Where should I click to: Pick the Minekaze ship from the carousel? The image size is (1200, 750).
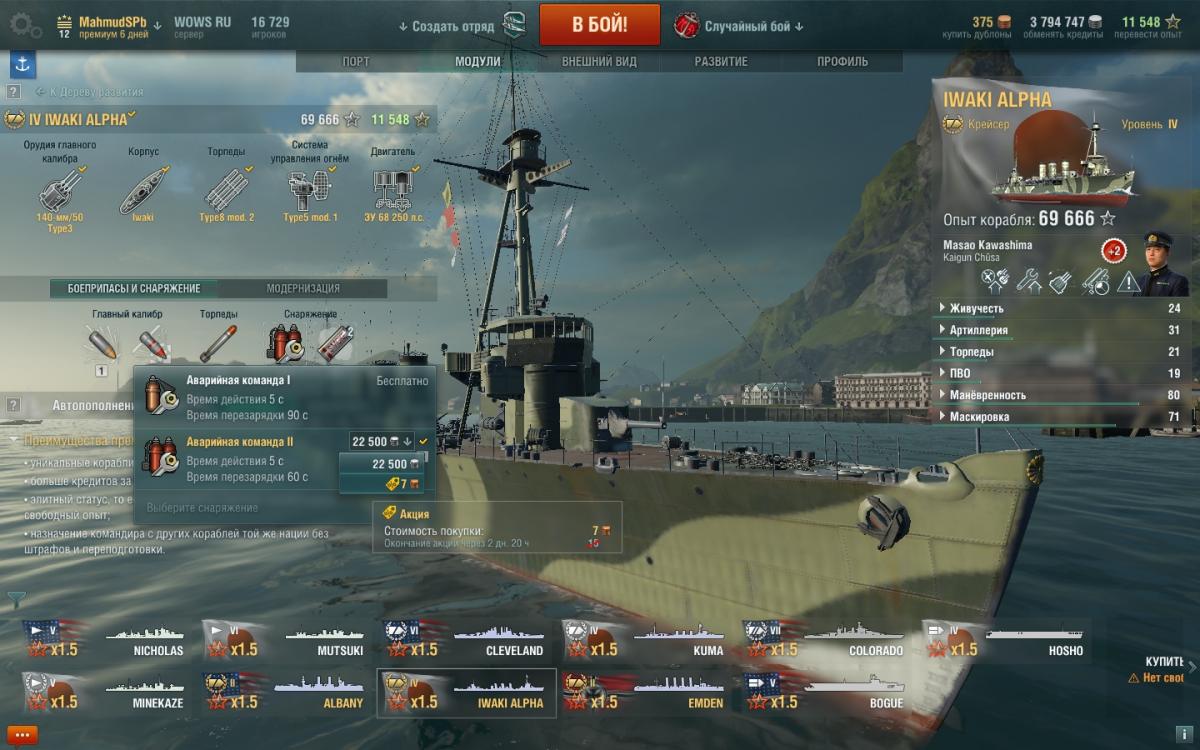pyautogui.click(x=106, y=693)
